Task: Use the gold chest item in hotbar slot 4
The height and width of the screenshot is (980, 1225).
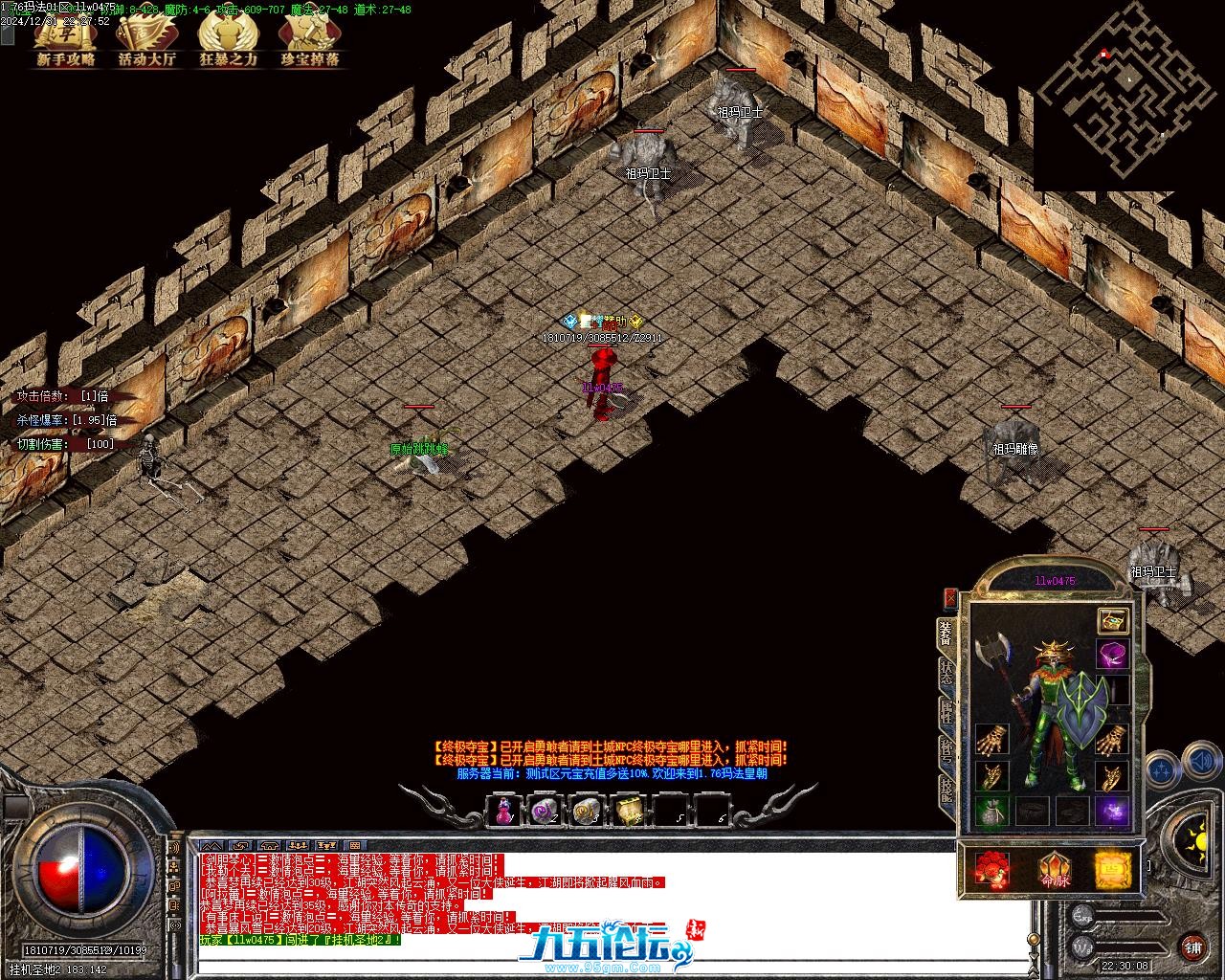Action: [x=628, y=812]
